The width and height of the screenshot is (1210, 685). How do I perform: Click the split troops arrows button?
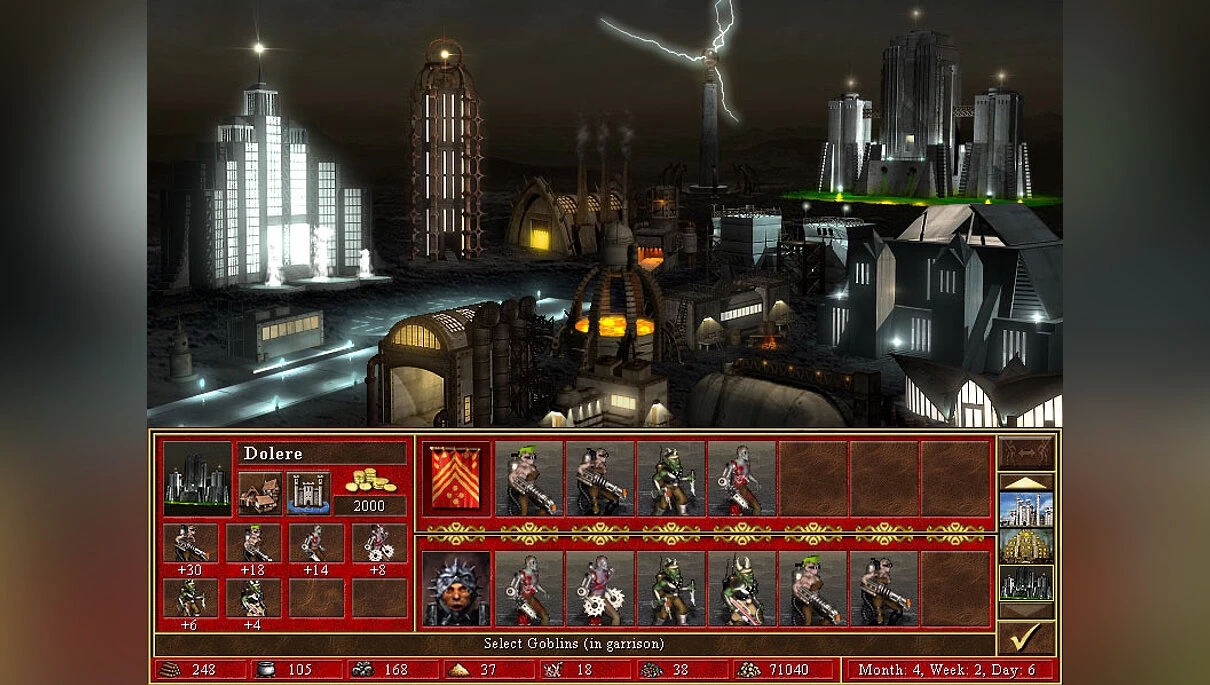[x=1026, y=452]
